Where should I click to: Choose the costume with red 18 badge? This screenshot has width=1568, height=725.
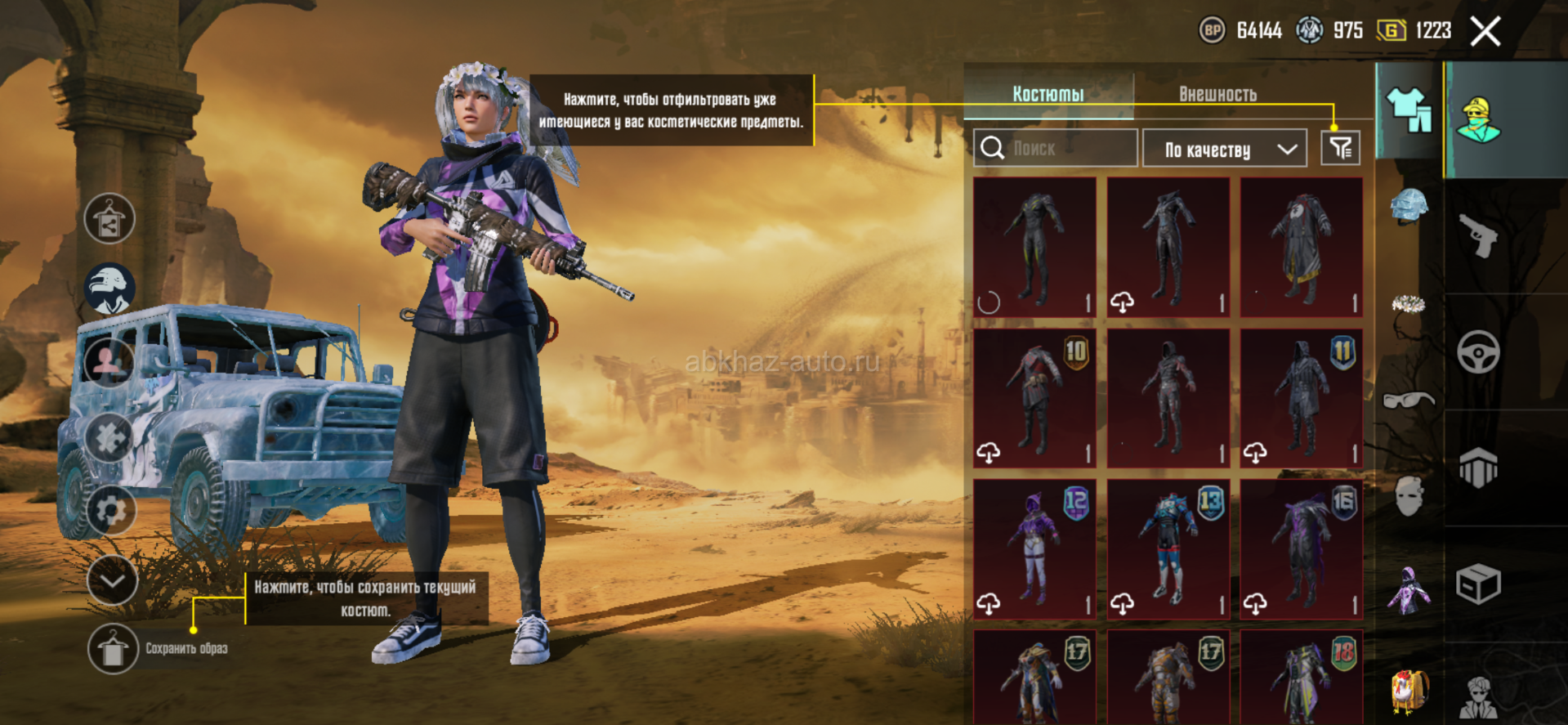(x=1302, y=678)
